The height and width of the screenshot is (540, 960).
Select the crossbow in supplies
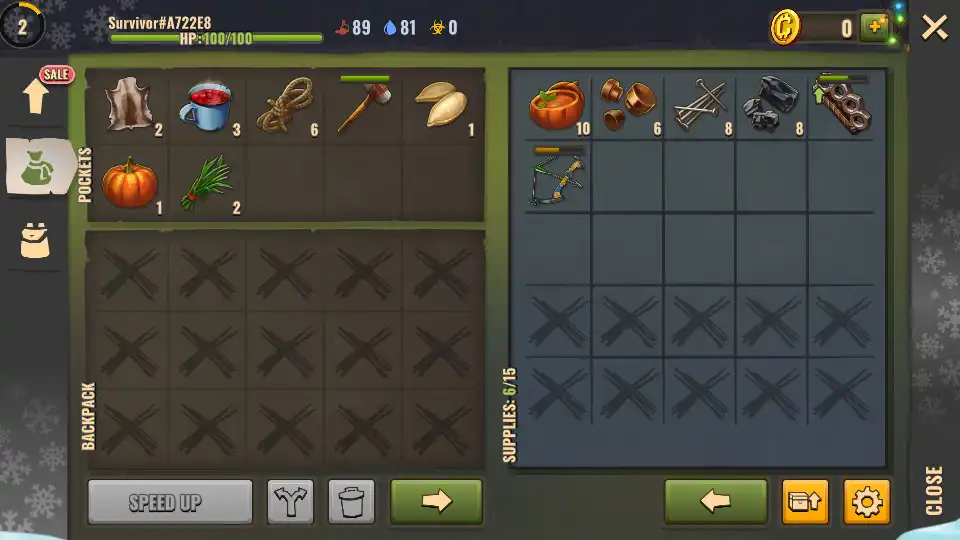(556, 178)
